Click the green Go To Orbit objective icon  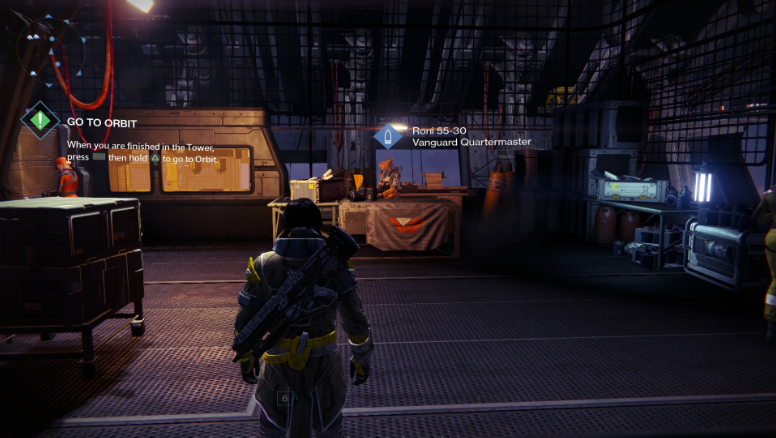click(40, 121)
